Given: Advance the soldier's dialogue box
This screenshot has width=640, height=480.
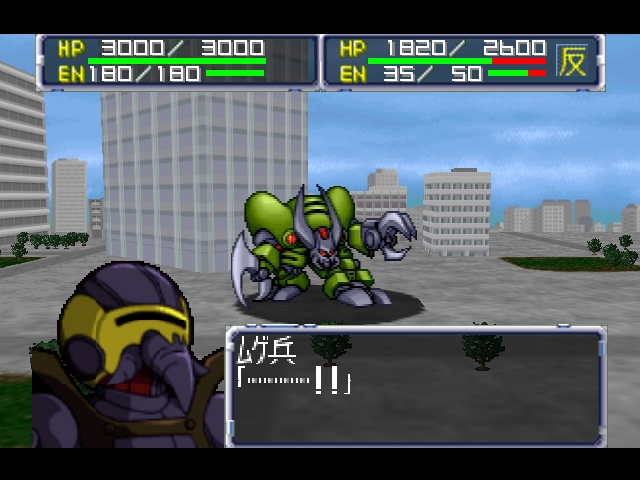Looking at the screenshot, I should coord(416,386).
